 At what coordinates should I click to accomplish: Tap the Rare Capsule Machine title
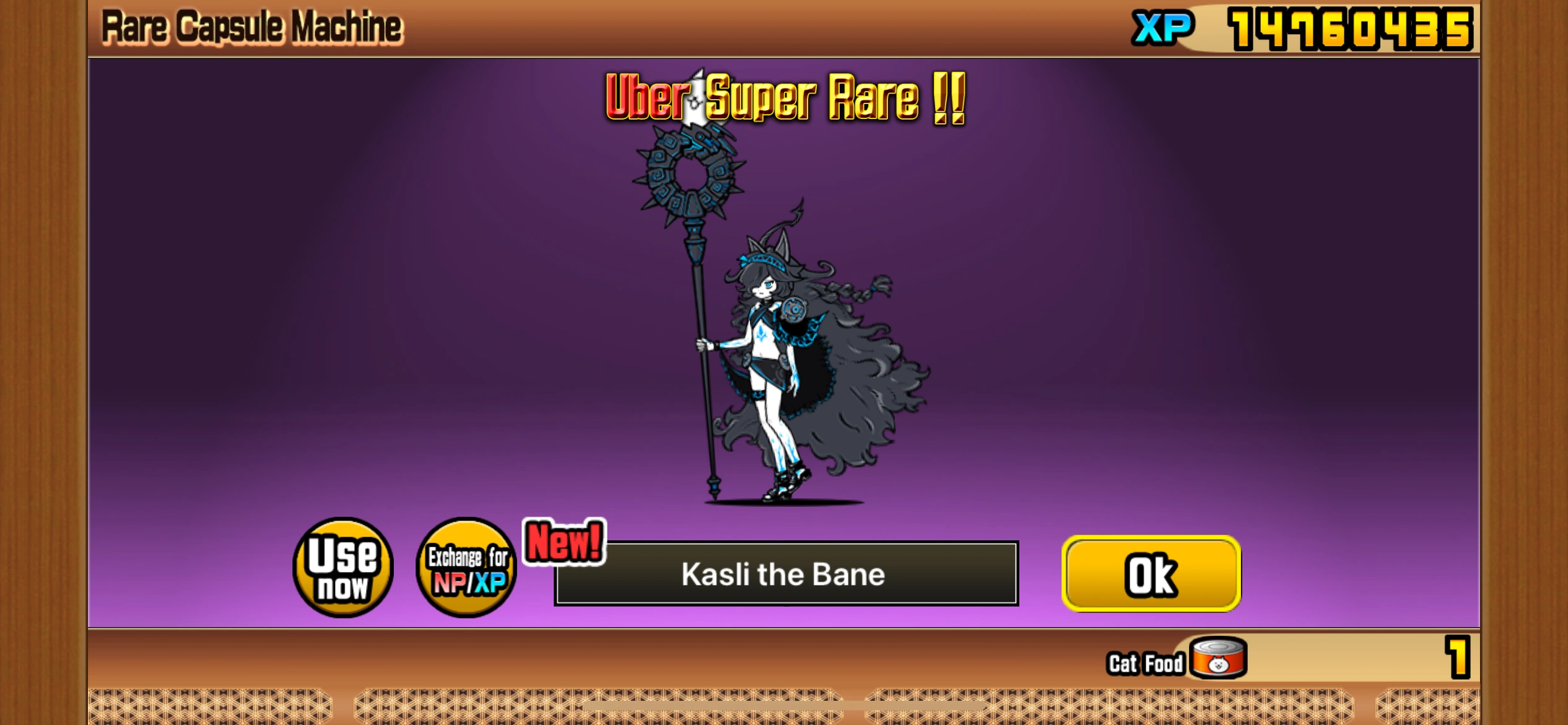[x=250, y=26]
